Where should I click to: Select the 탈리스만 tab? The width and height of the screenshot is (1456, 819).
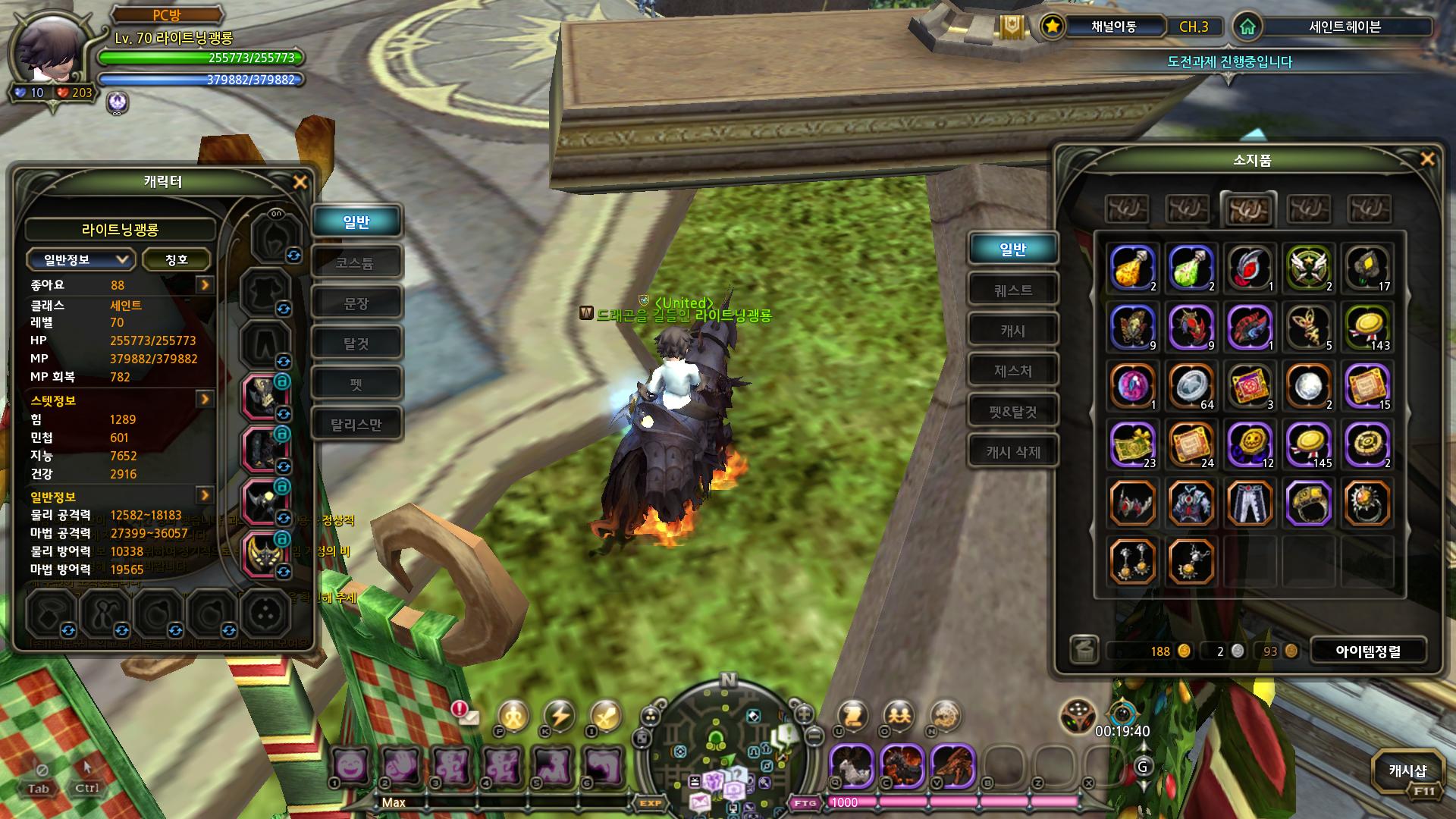pyautogui.click(x=356, y=424)
